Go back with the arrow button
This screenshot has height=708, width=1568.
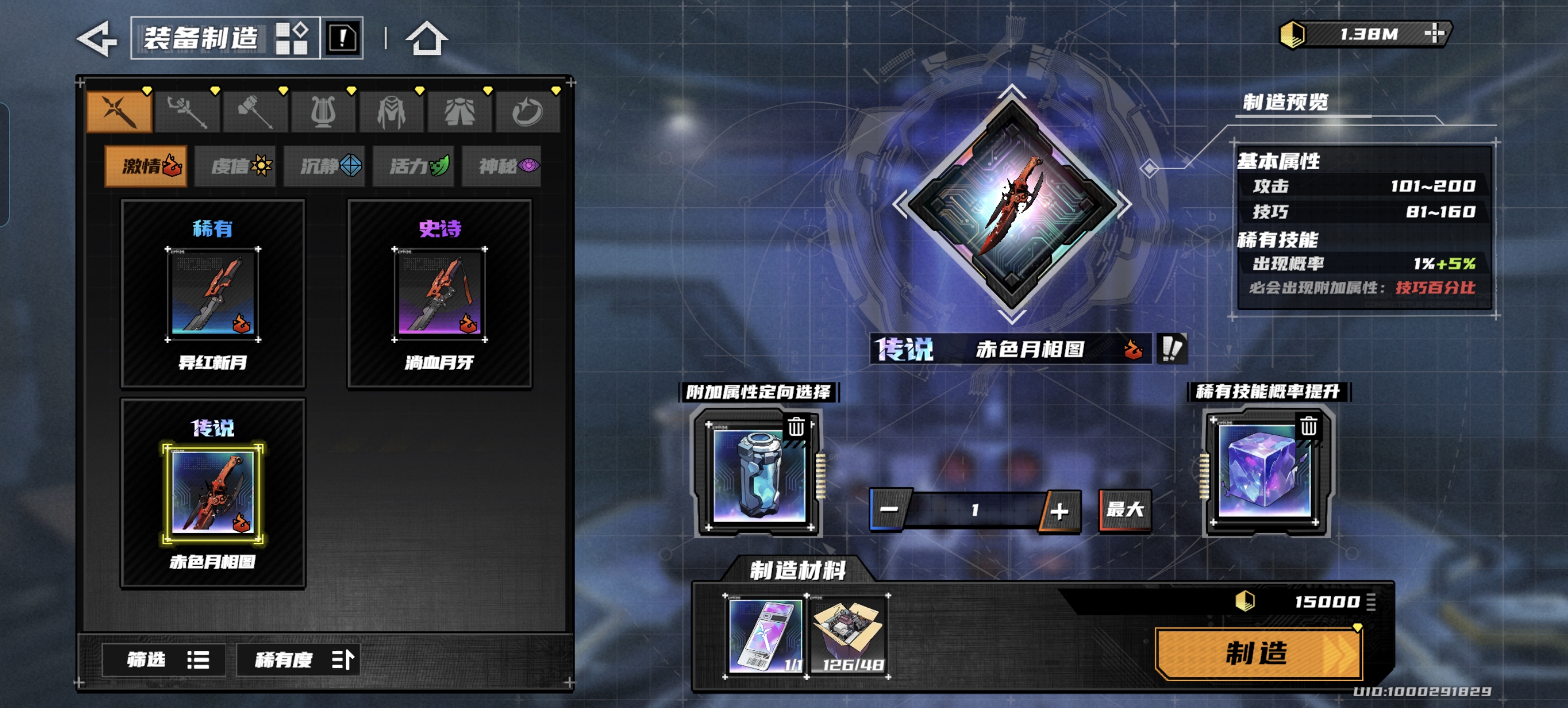(x=97, y=39)
